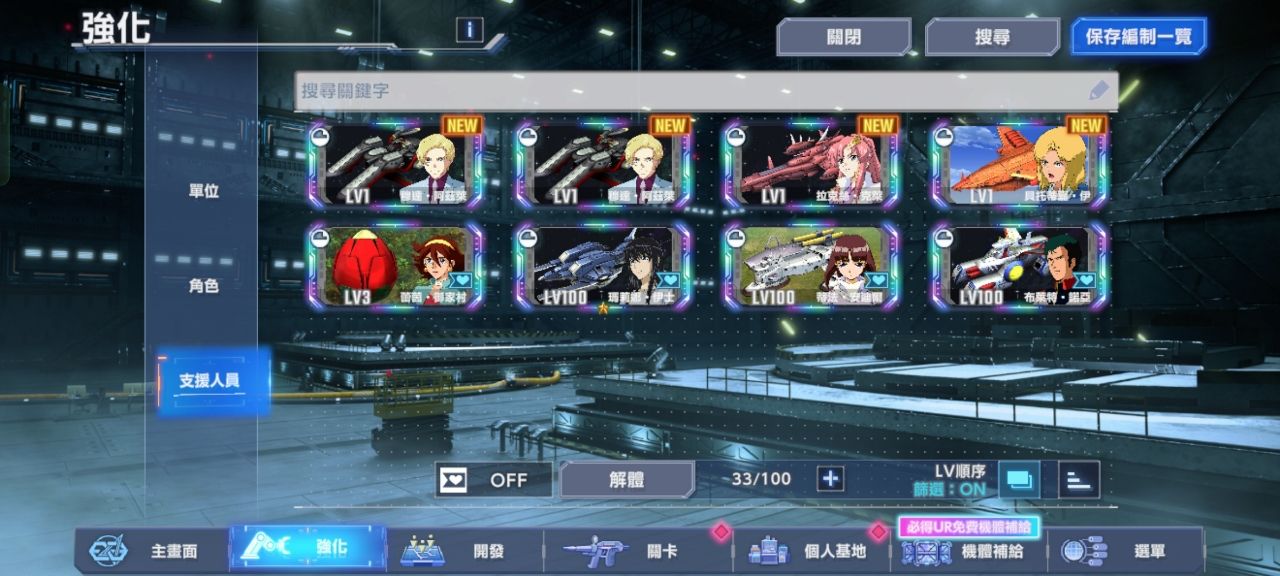Open 保存編制一覽 saved formations list
The height and width of the screenshot is (576, 1280).
(x=1138, y=37)
